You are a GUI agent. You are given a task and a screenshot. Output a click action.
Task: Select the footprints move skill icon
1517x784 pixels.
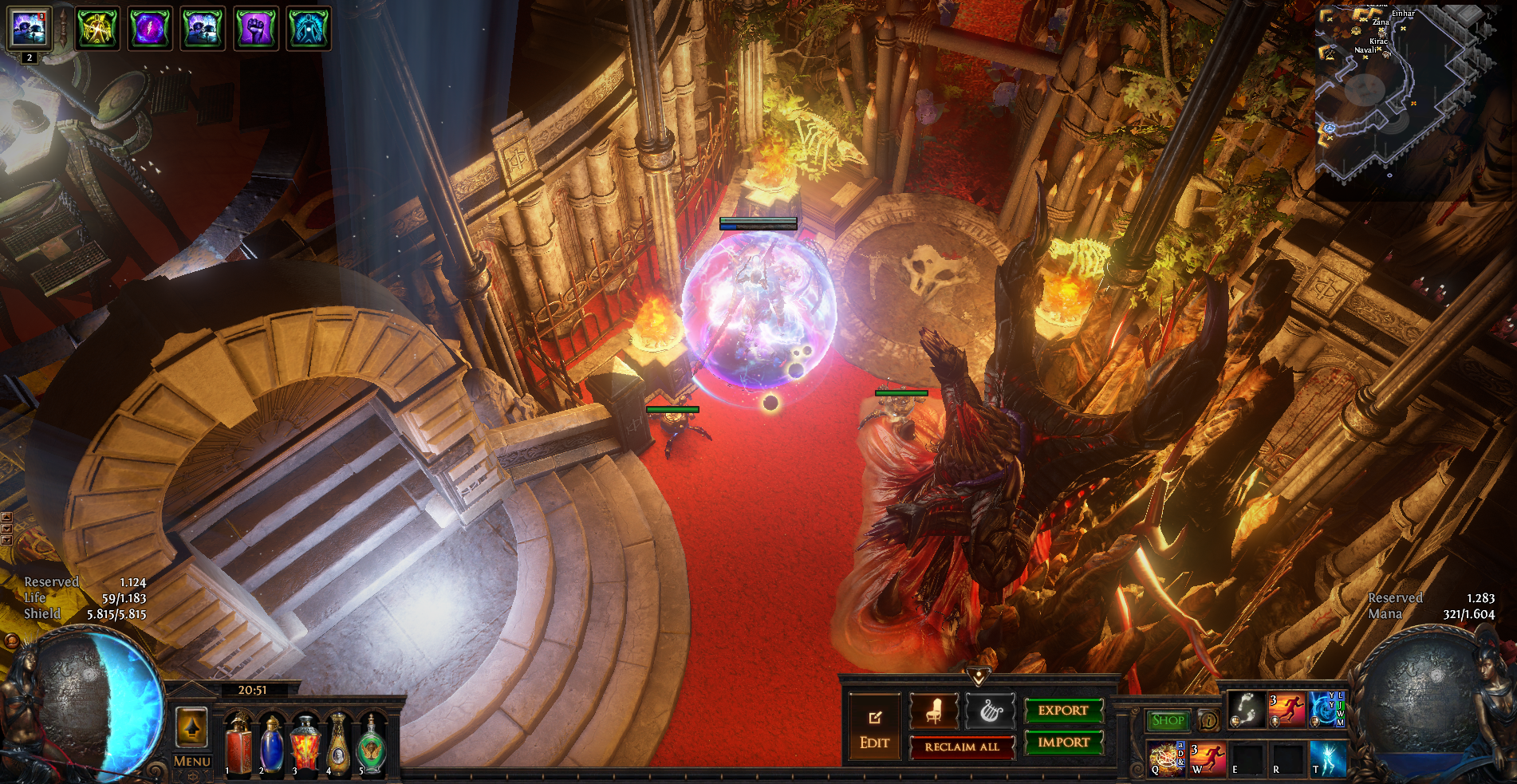[1247, 710]
